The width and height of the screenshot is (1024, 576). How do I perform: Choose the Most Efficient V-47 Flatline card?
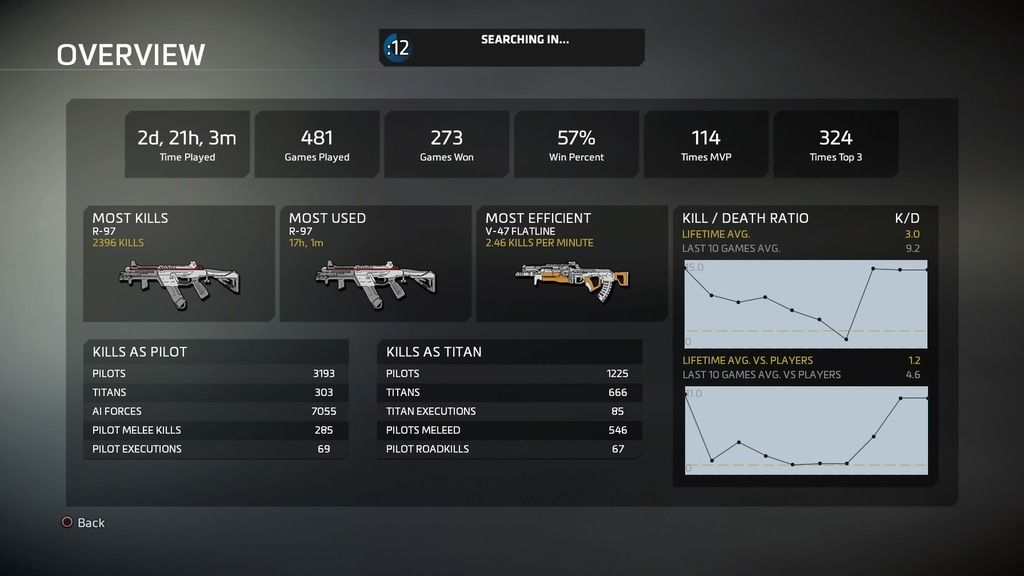click(571, 264)
